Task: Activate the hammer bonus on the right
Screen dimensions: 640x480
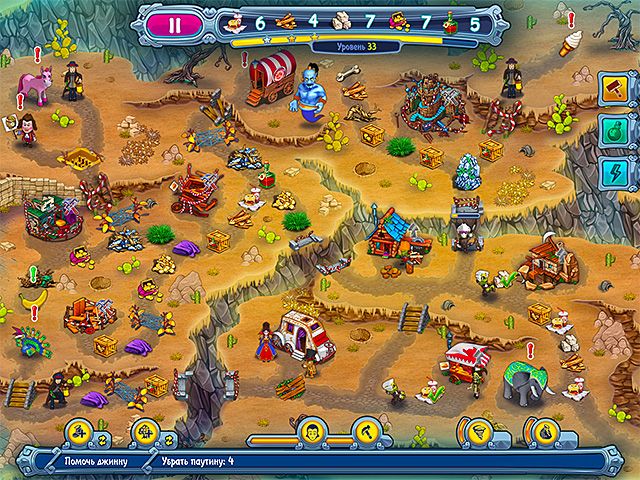Action: click(x=610, y=89)
